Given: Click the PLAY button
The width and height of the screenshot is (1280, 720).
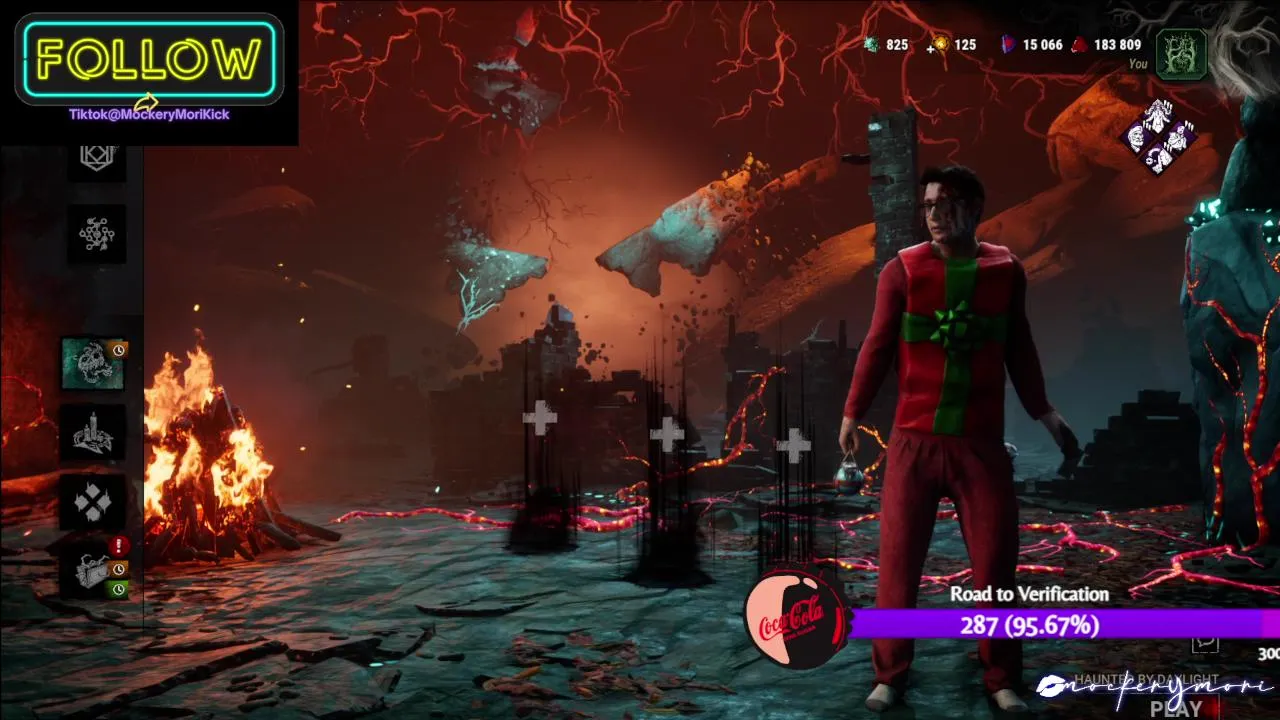Looking at the screenshot, I should tap(1176, 708).
